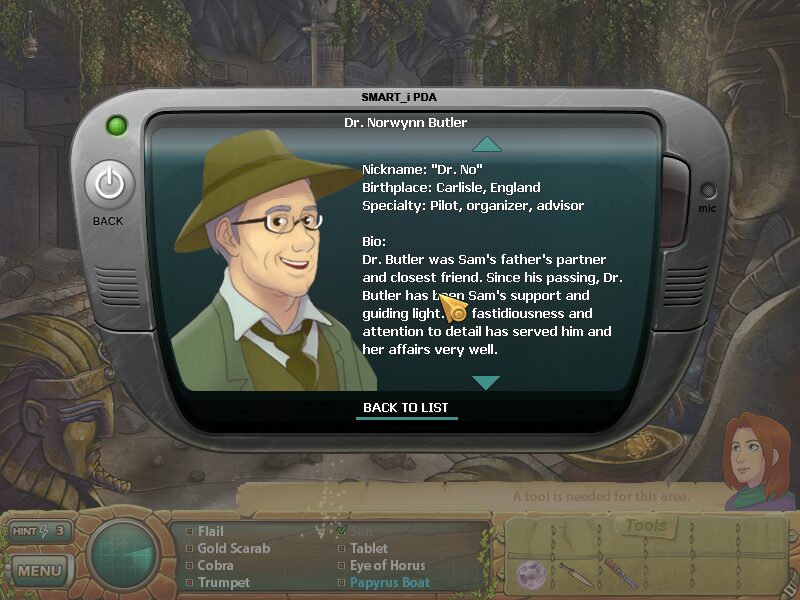
Task: Choose Cobra from the object list
Action: pos(215,565)
